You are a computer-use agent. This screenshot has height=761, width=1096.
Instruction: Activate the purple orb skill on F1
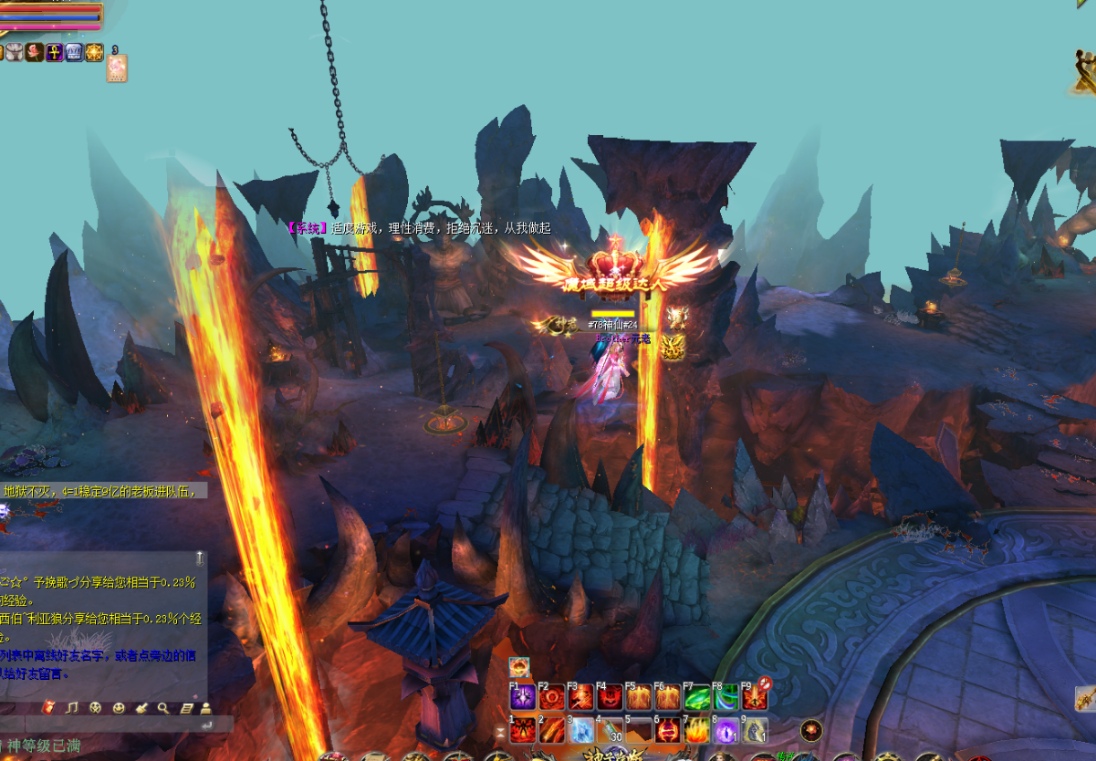click(523, 698)
